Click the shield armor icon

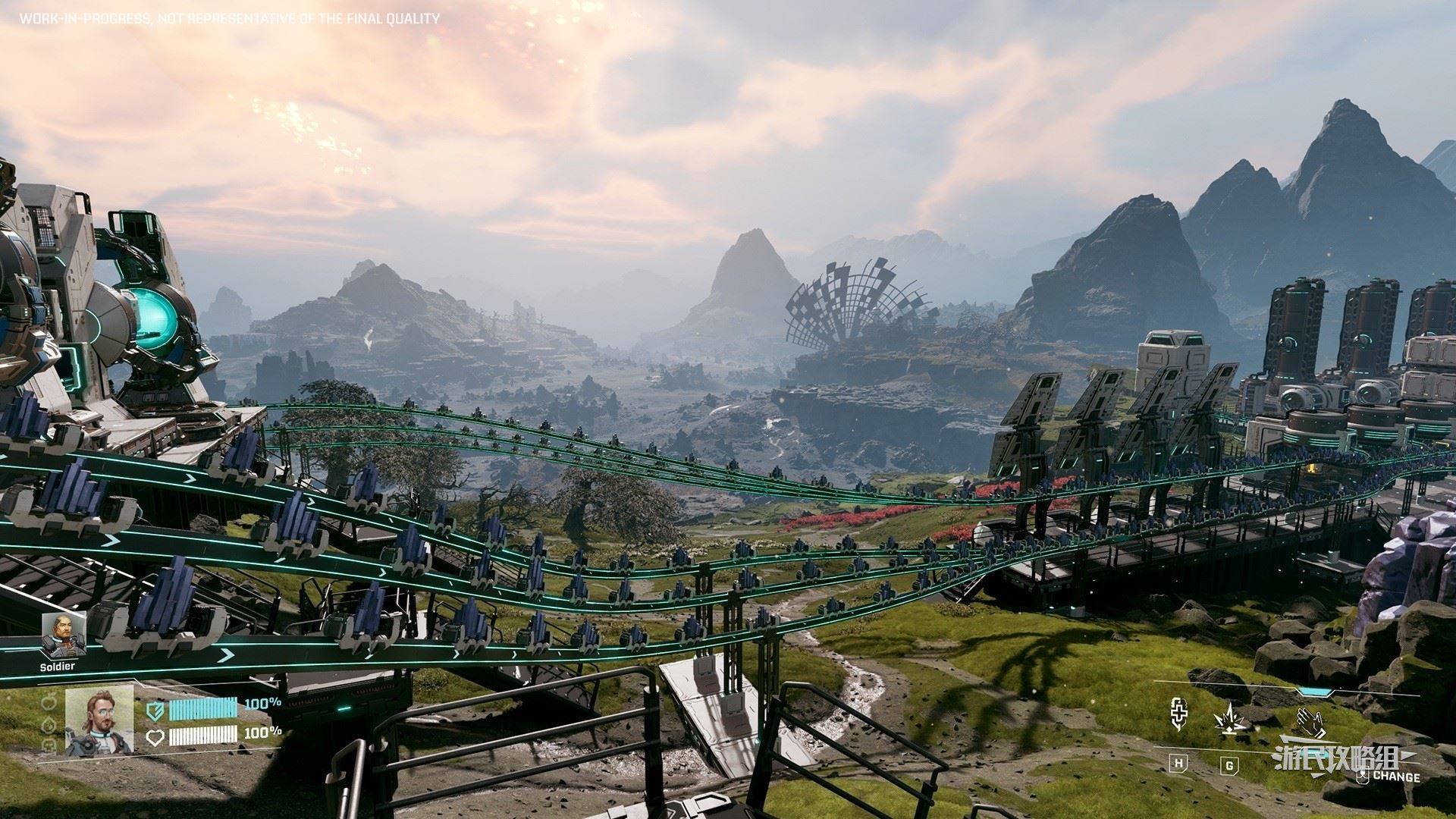tap(155, 708)
